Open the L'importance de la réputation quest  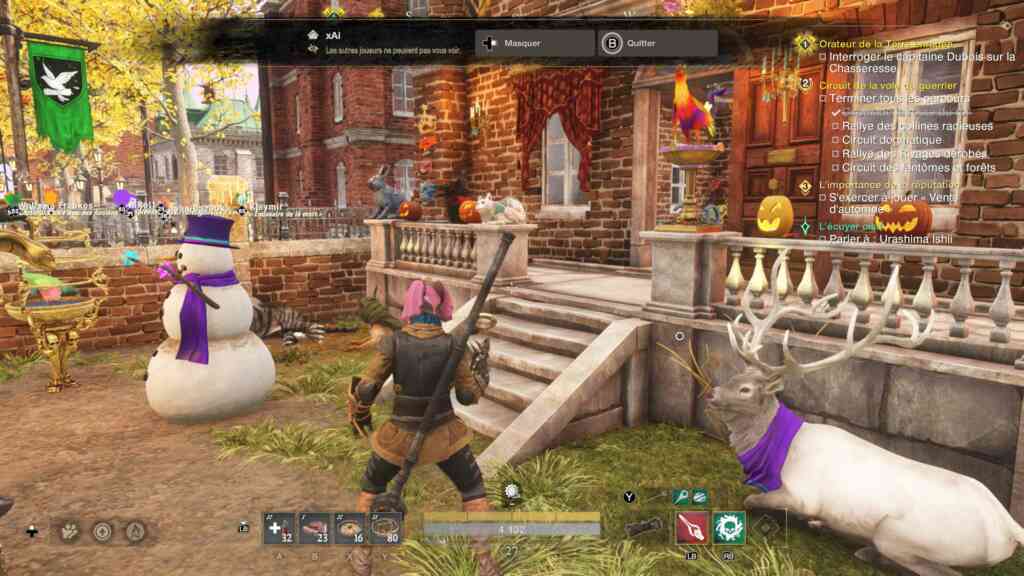[x=888, y=185]
